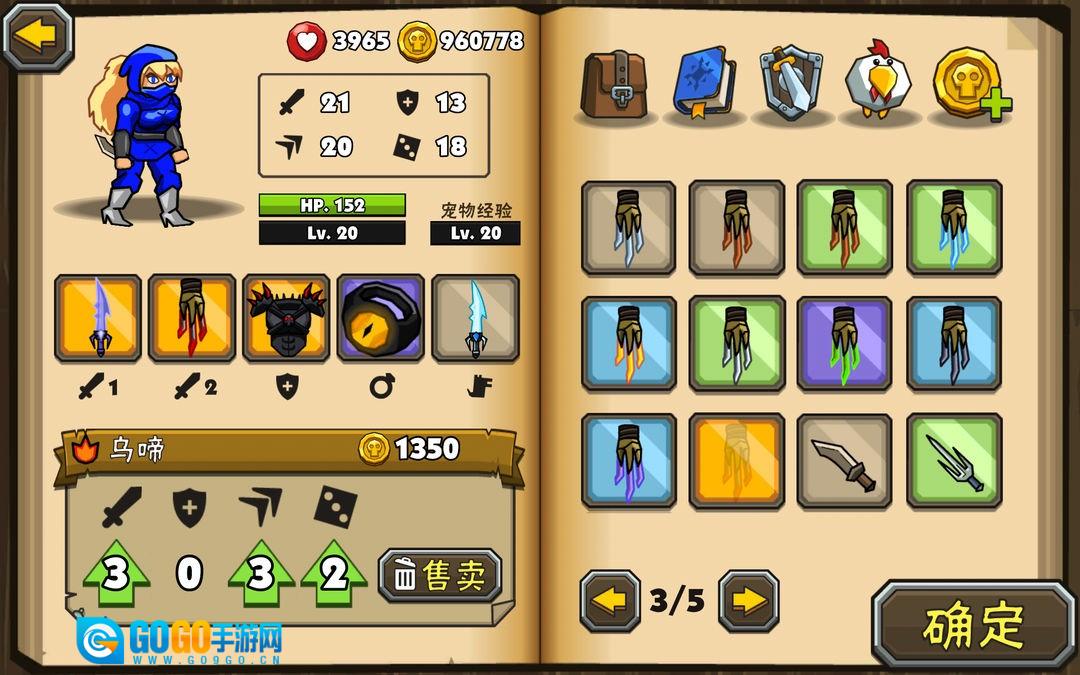Go to next inventory page
The height and width of the screenshot is (675, 1080).
coord(748,601)
